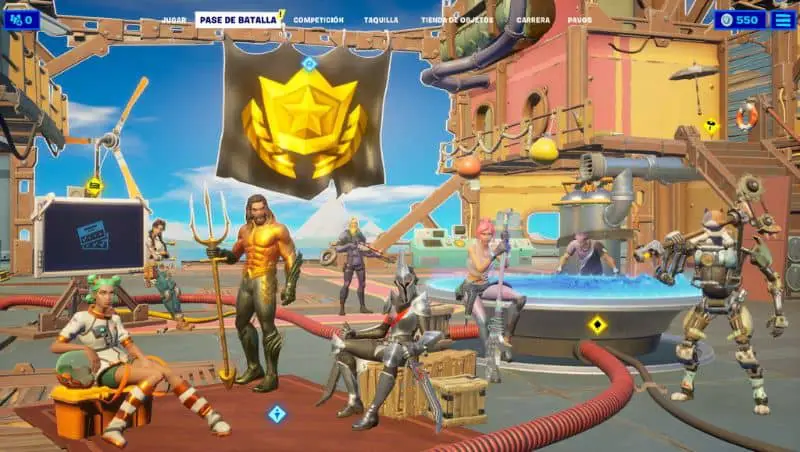The image size is (800, 452).
Task: Open the friends list icon
Action: coord(21,19)
